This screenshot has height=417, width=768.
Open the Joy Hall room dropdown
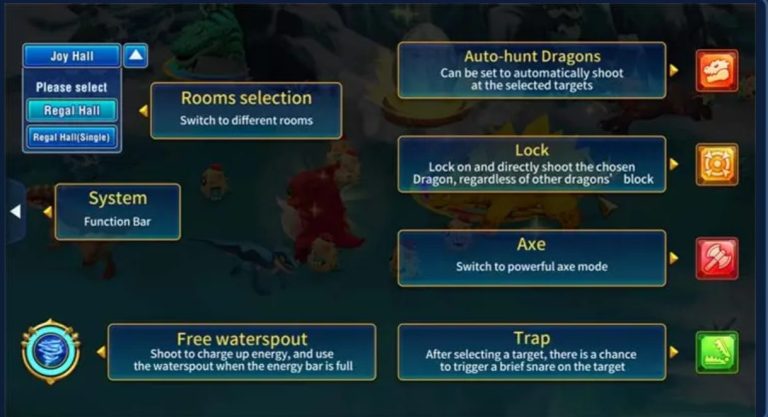[x=72, y=56]
